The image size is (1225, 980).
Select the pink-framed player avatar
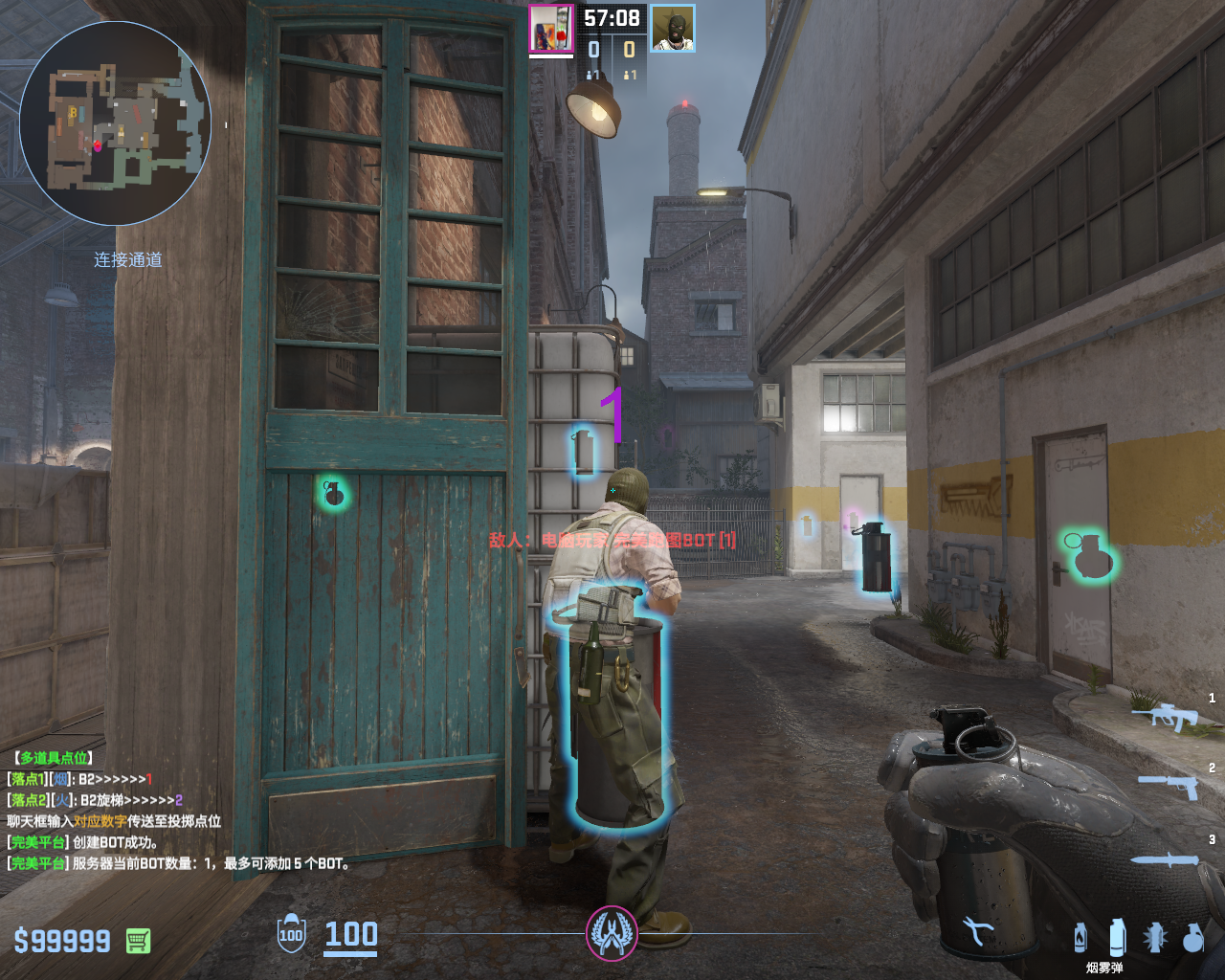tap(551, 30)
